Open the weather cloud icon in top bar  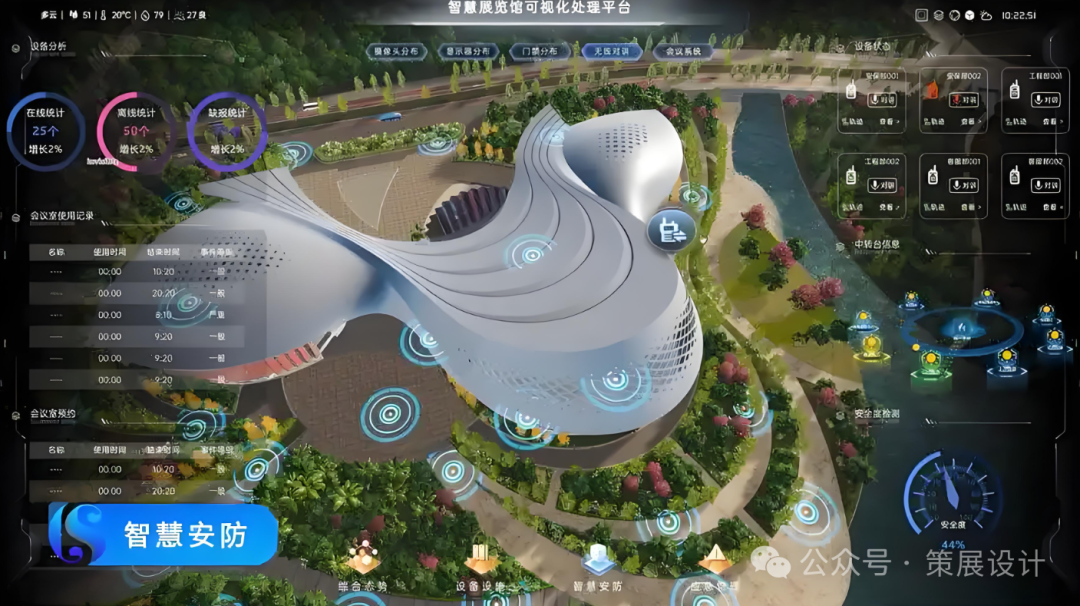(x=986, y=15)
